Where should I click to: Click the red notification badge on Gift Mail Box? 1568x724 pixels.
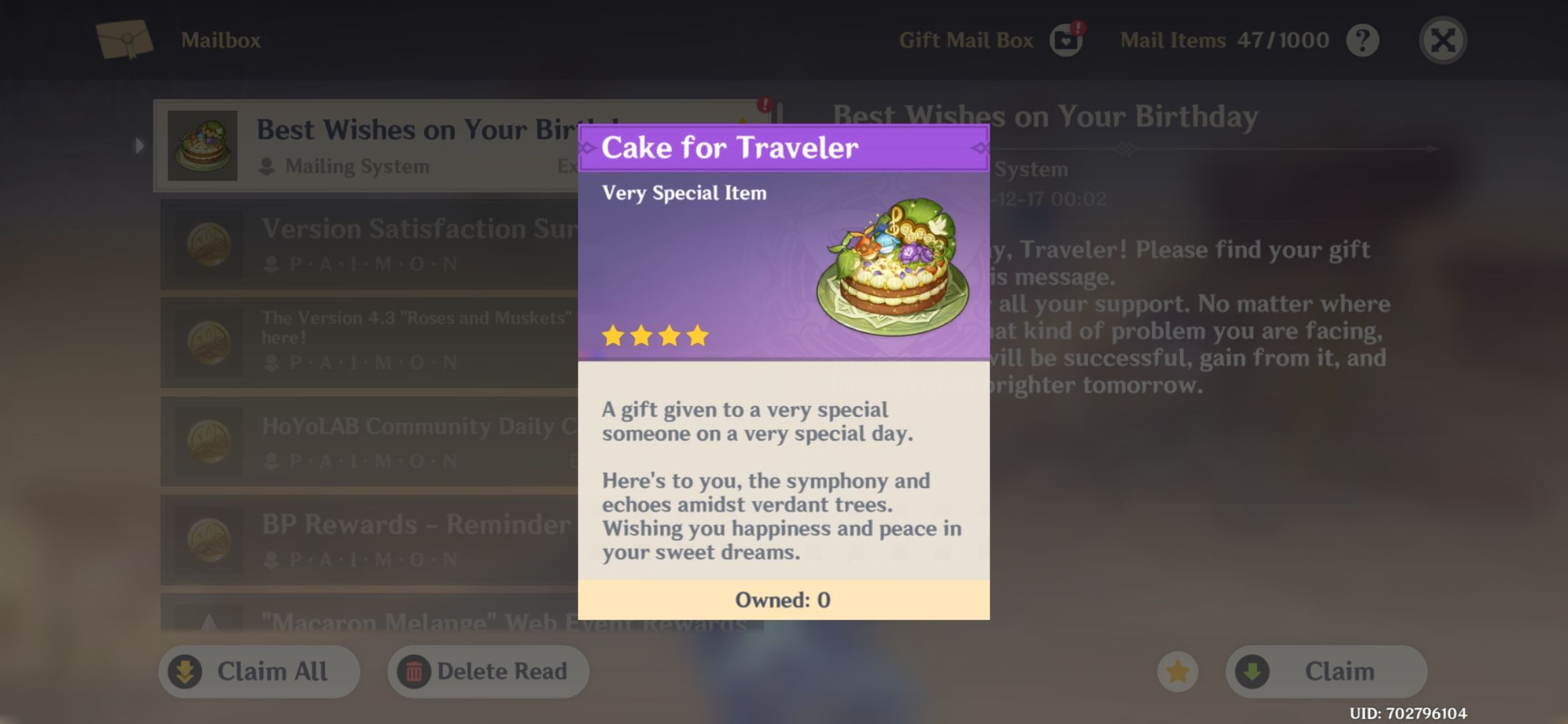pos(1080,27)
